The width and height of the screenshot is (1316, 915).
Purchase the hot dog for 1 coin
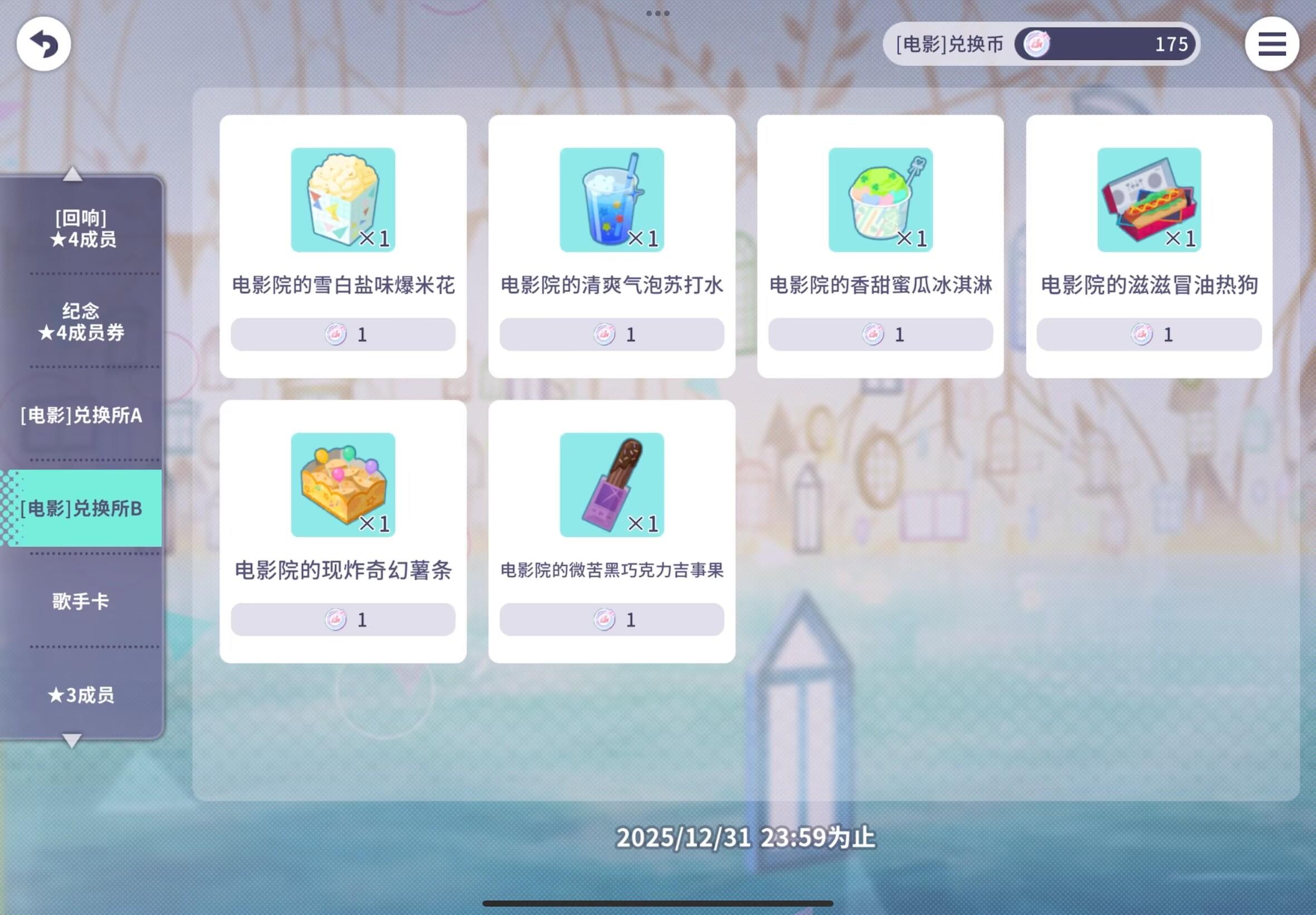coord(1148,334)
